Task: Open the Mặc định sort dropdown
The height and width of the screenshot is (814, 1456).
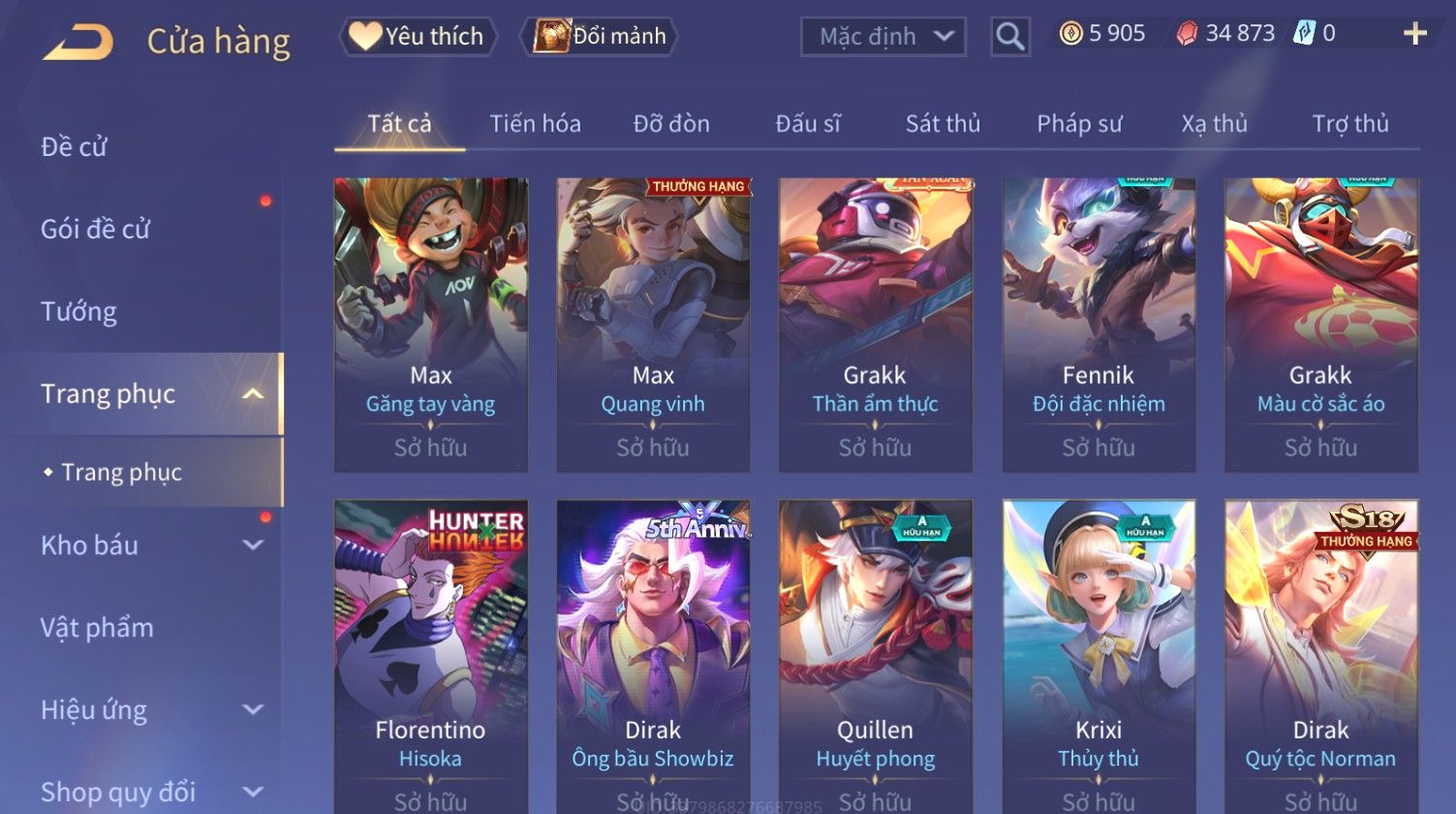Action: tap(883, 38)
